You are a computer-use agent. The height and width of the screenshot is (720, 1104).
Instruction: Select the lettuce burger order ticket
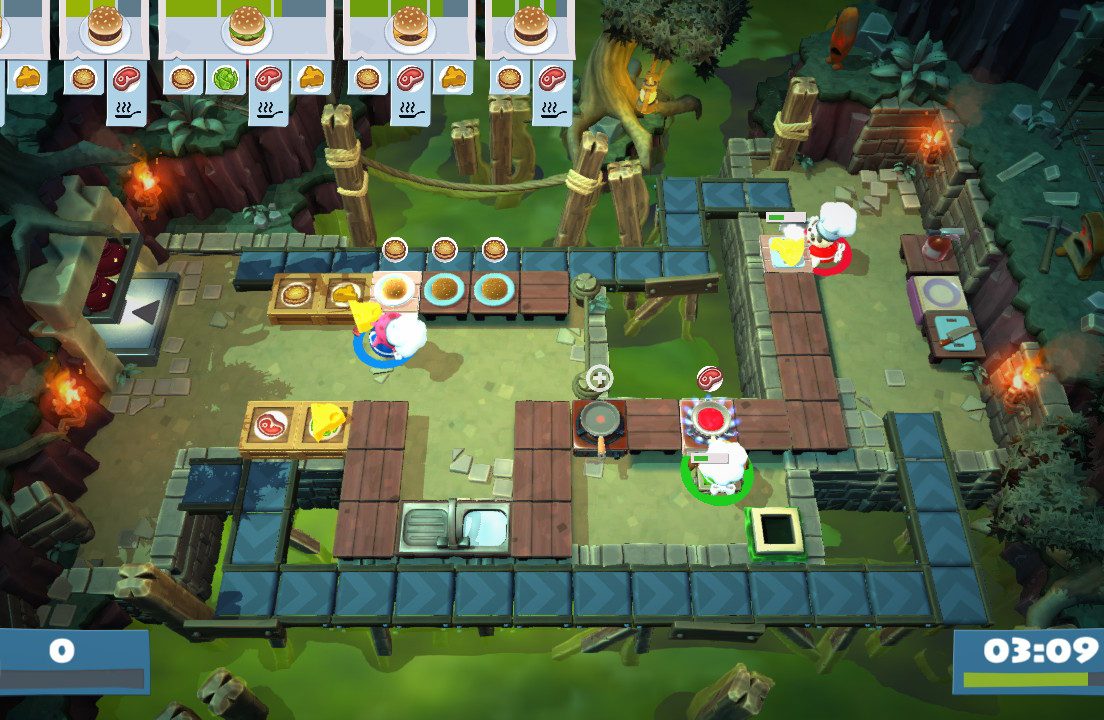[x=246, y=28]
